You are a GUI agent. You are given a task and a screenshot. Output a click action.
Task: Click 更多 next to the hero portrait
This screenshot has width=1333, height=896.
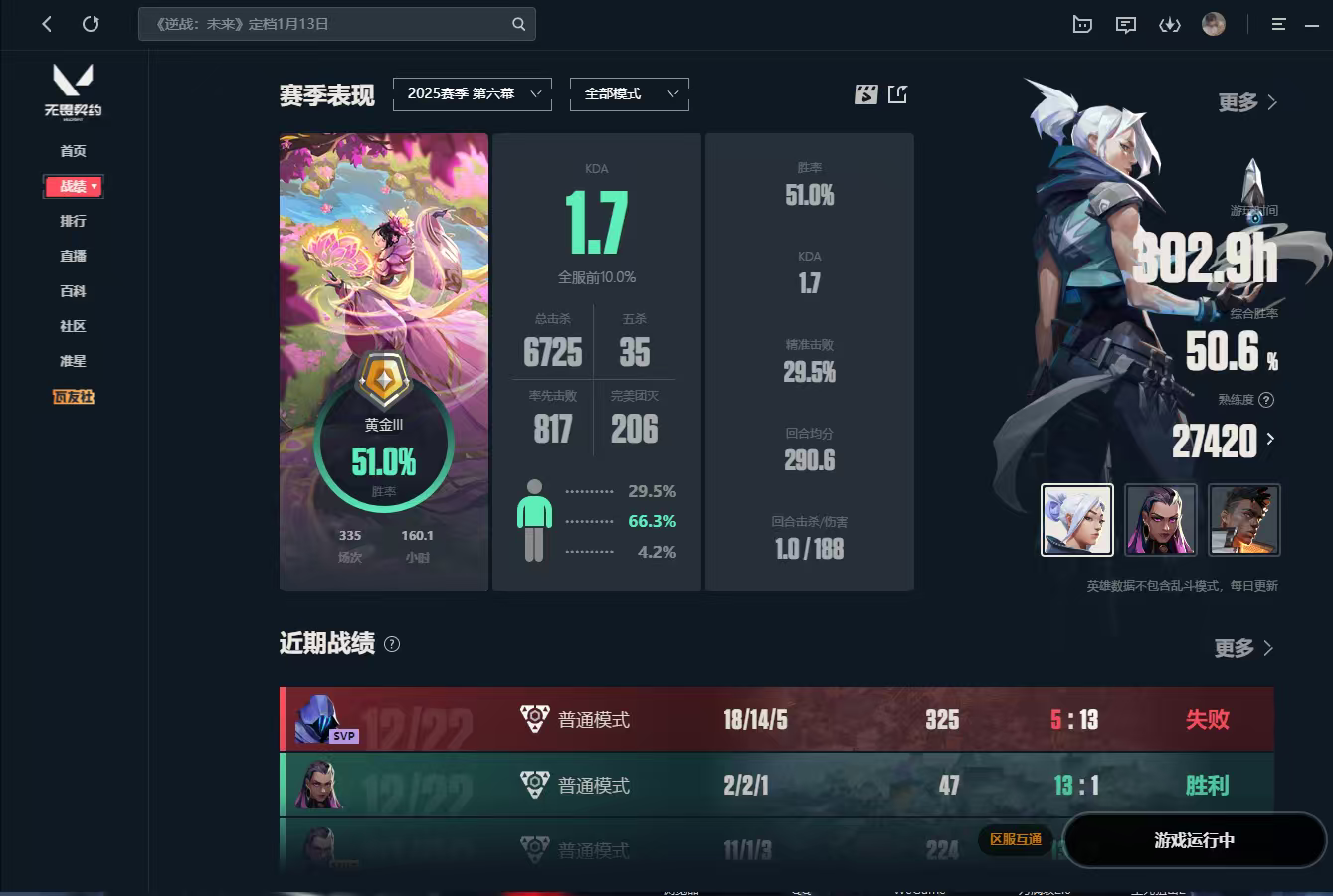pyautogui.click(x=1244, y=101)
